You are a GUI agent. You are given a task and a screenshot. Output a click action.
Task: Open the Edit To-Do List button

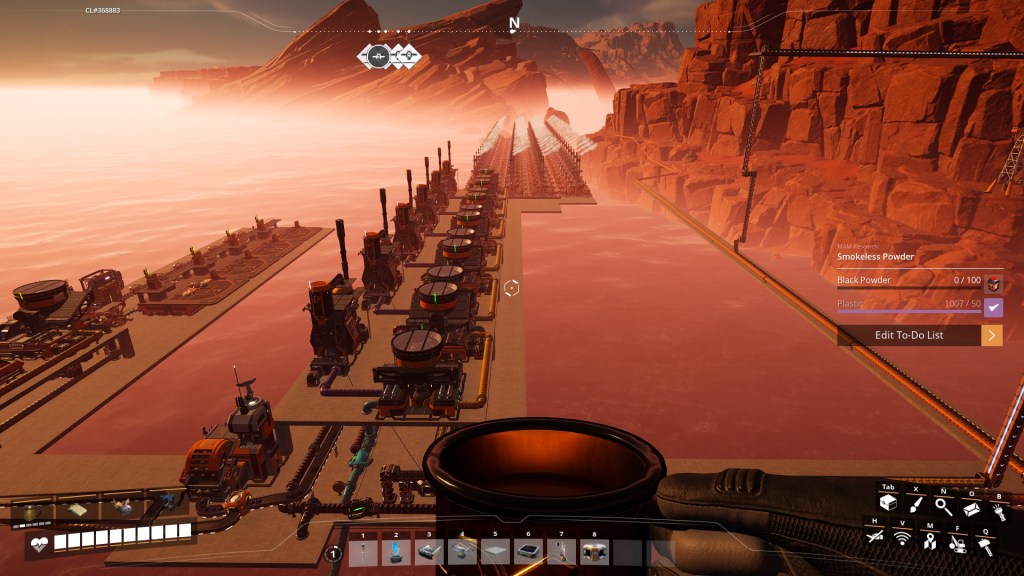coord(909,335)
